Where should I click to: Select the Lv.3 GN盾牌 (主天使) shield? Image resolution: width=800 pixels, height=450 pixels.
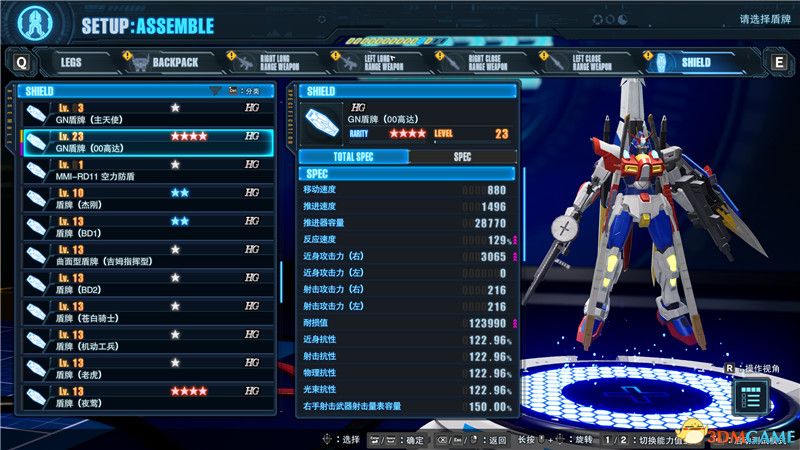146,113
